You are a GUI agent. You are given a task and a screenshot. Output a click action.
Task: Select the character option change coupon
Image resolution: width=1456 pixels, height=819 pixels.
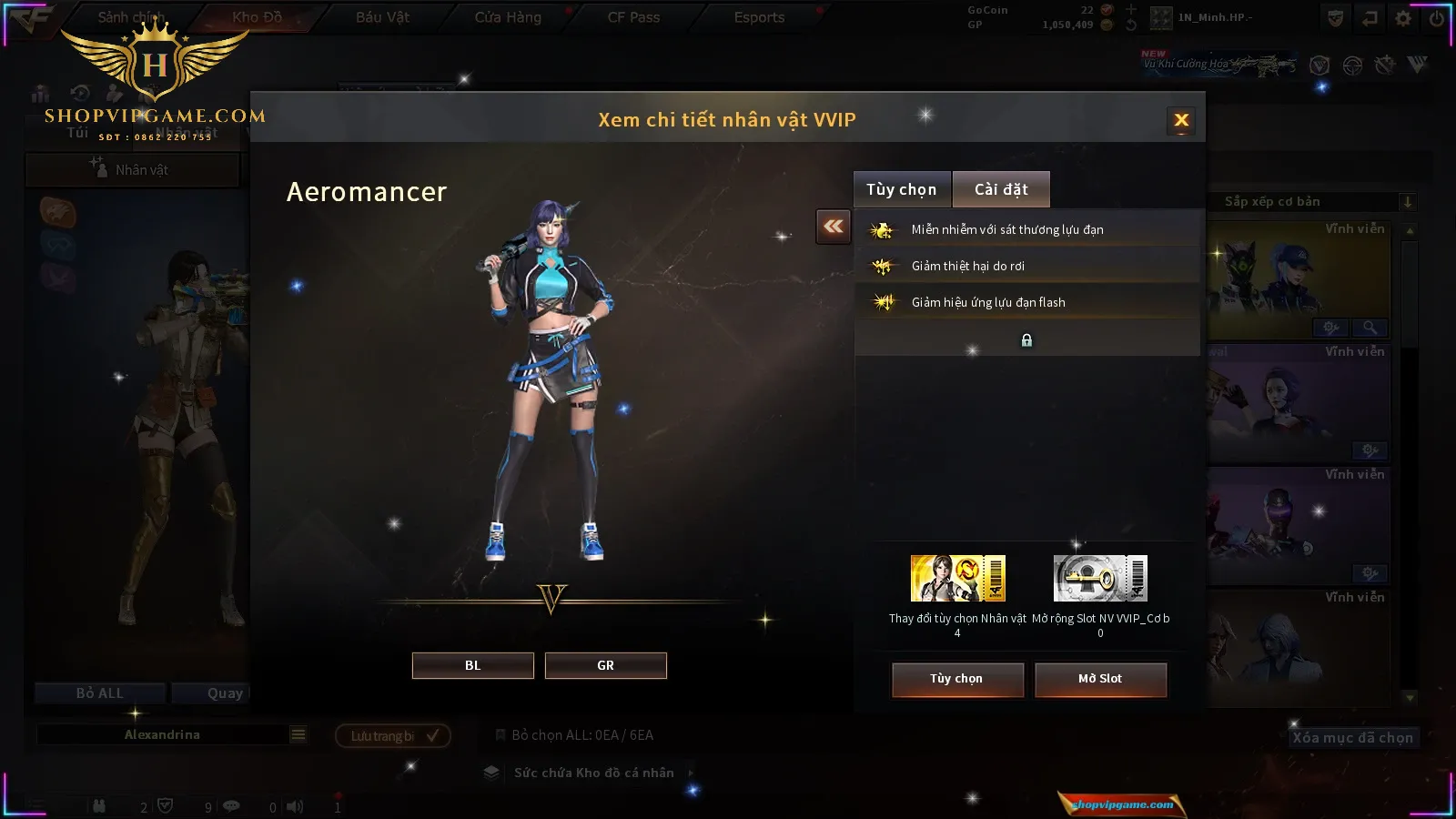click(957, 579)
